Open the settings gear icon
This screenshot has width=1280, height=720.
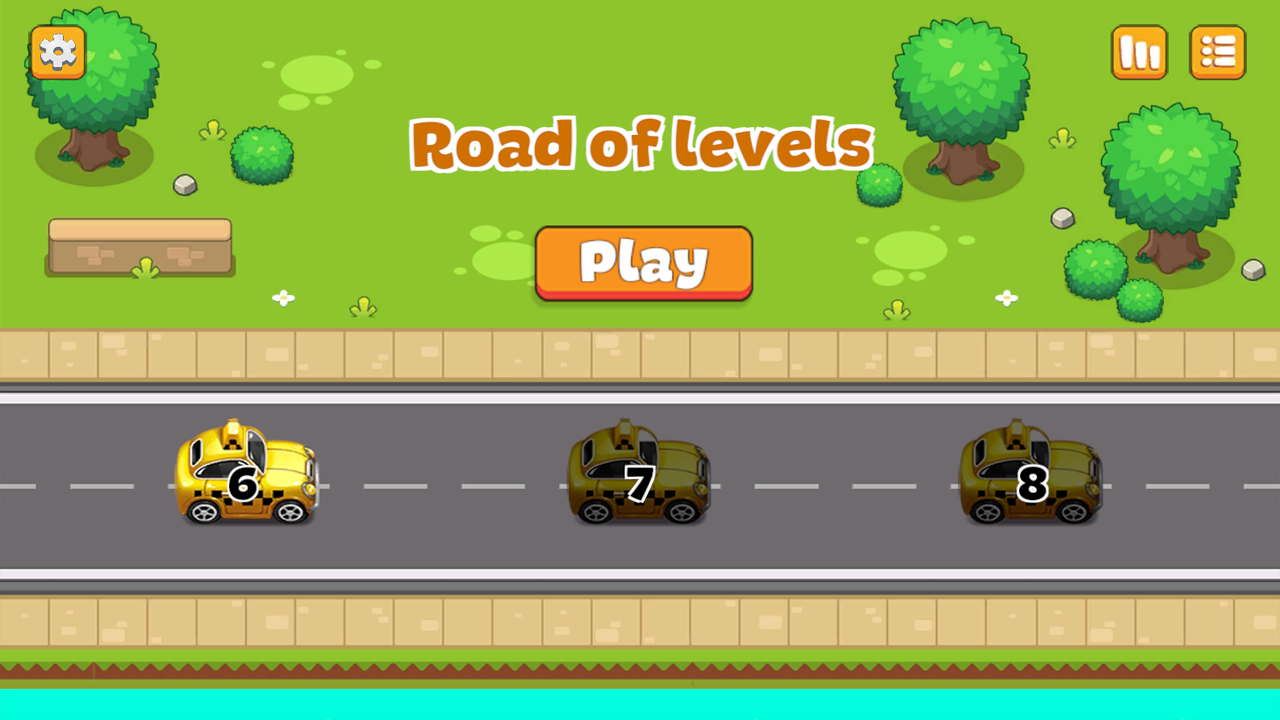pos(57,51)
